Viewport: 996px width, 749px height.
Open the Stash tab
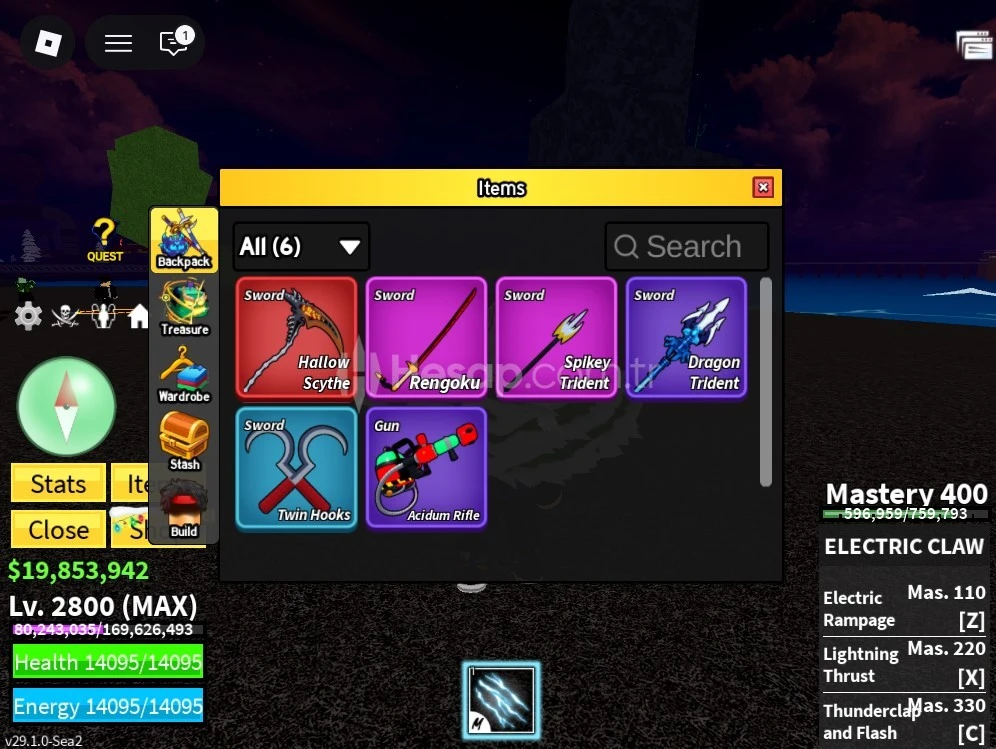tap(184, 443)
